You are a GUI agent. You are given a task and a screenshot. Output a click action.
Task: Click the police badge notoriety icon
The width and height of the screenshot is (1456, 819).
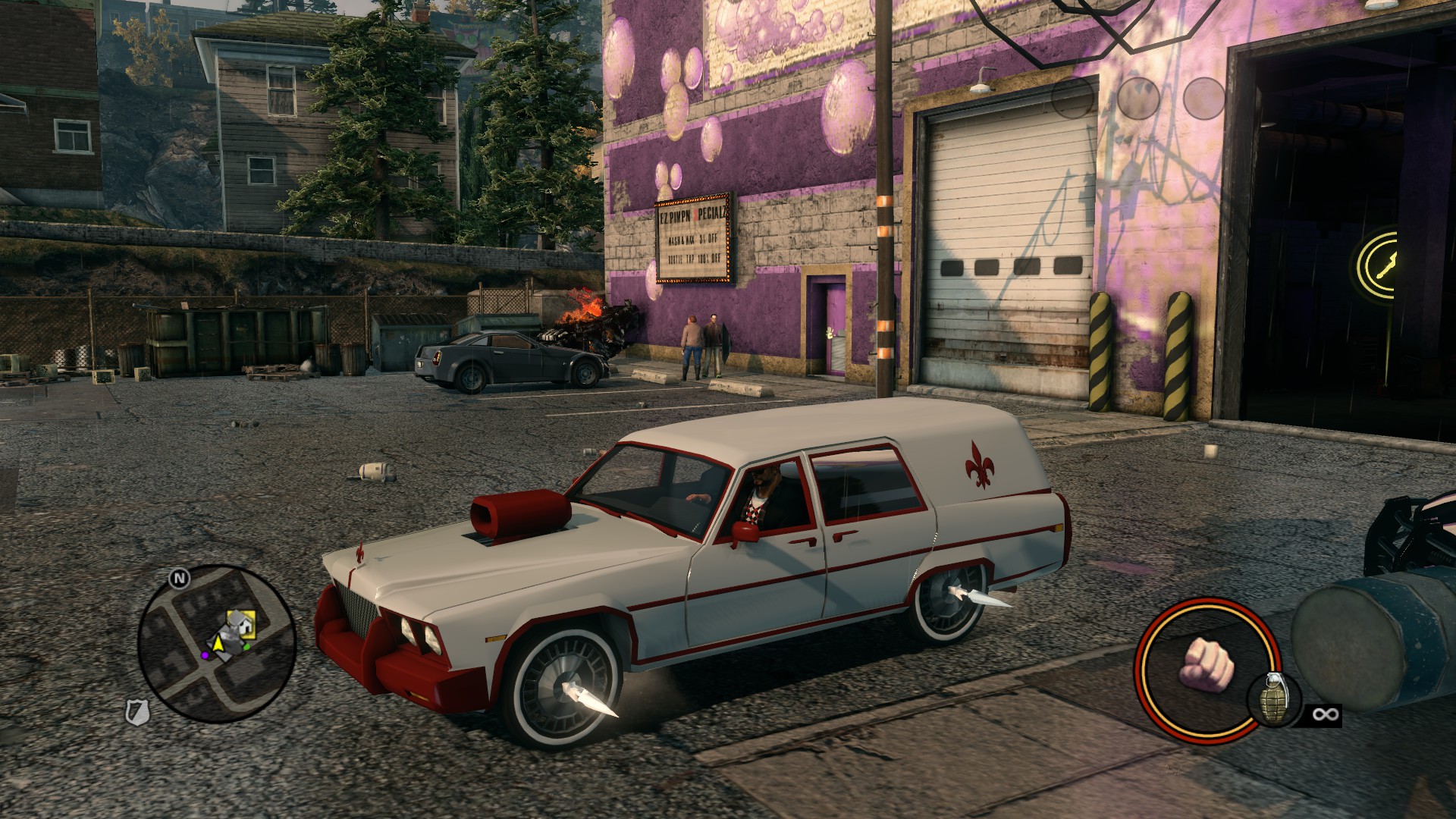pos(138,712)
